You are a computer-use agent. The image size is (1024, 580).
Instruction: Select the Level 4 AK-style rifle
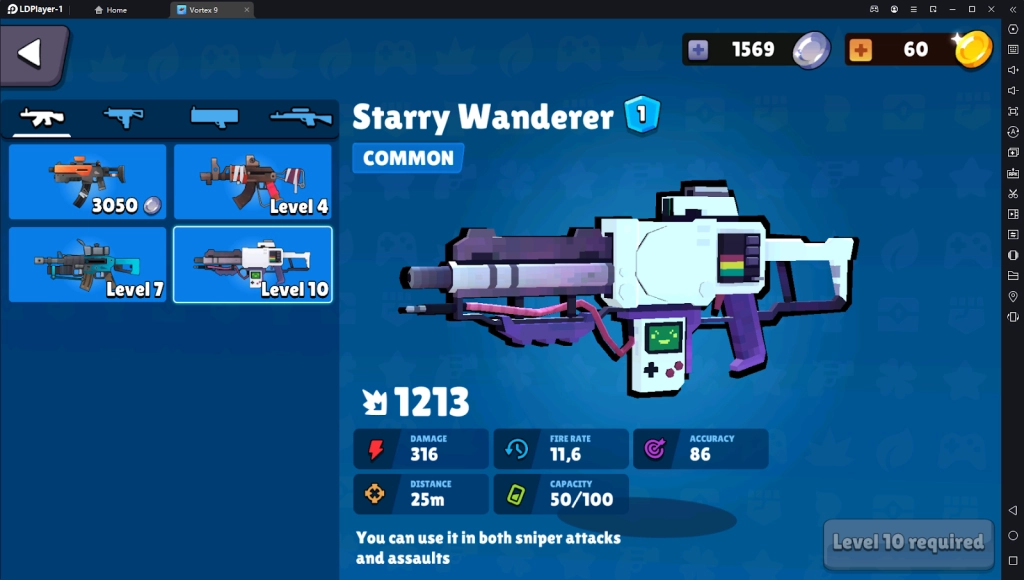click(253, 182)
